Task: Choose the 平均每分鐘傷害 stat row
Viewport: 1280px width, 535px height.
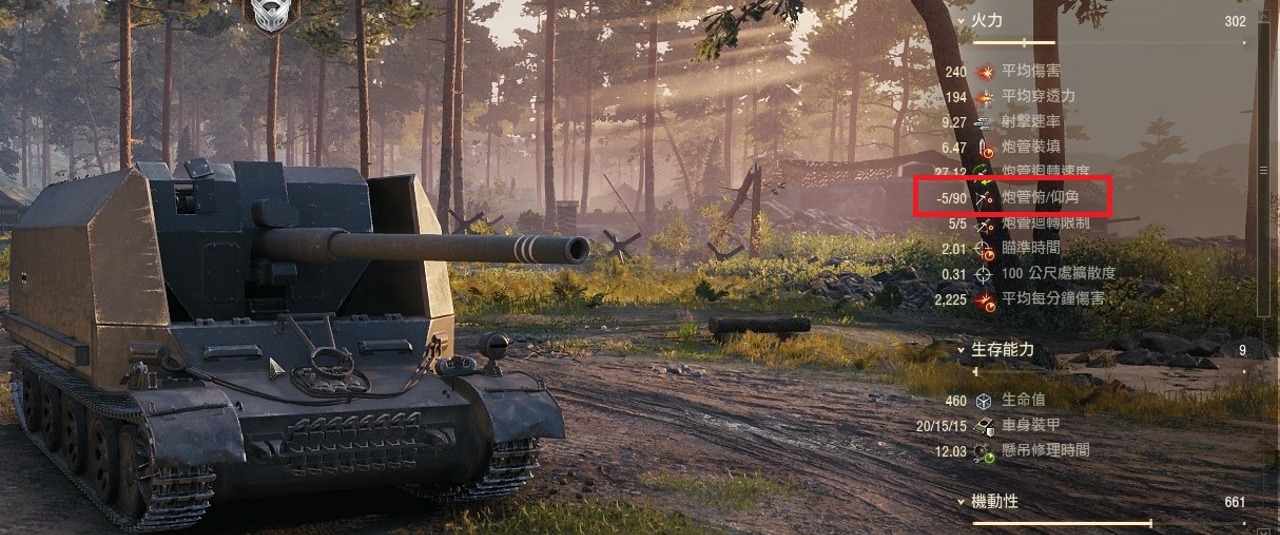Action: tap(1051, 298)
